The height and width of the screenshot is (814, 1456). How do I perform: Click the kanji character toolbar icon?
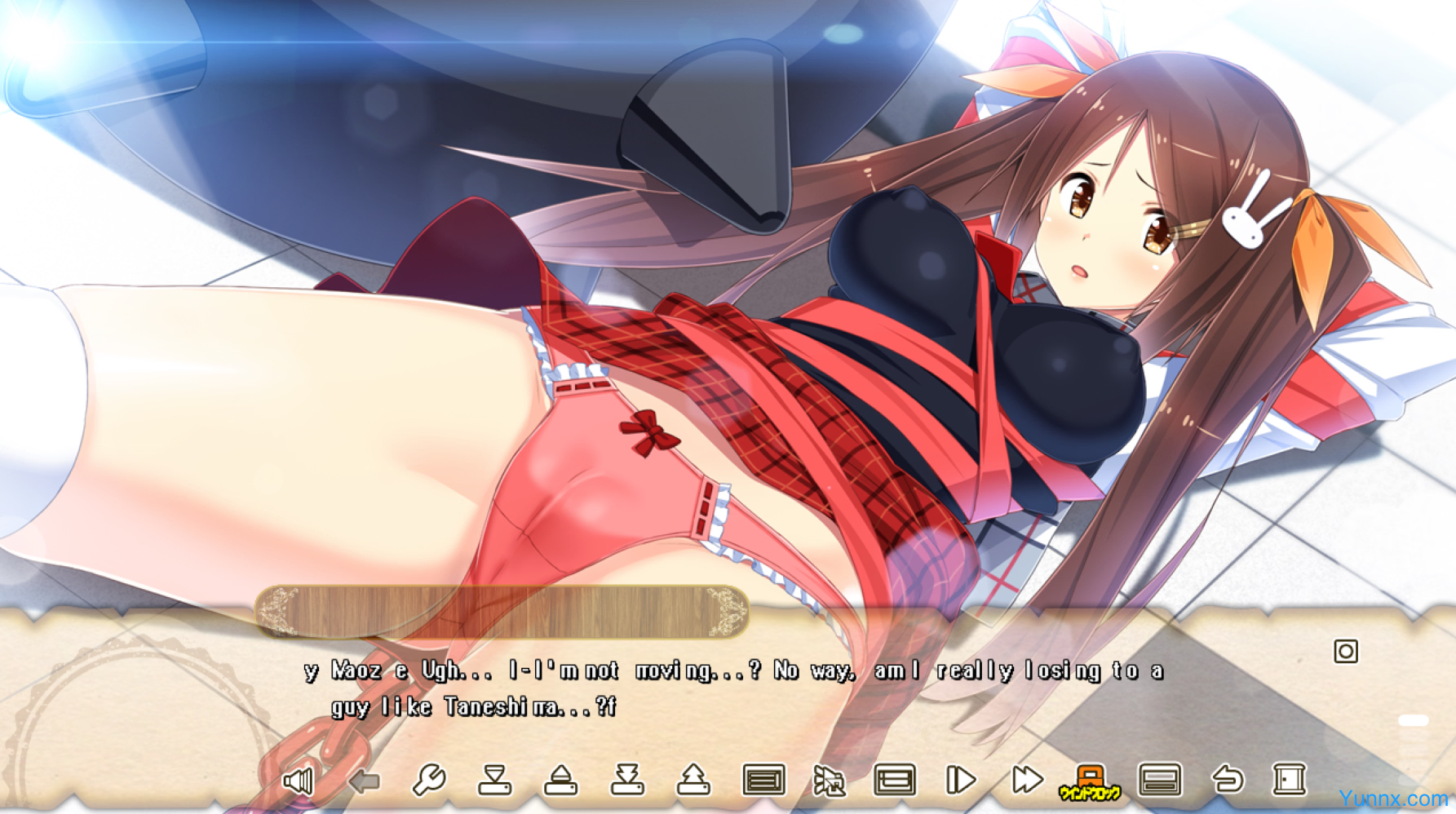point(829,781)
